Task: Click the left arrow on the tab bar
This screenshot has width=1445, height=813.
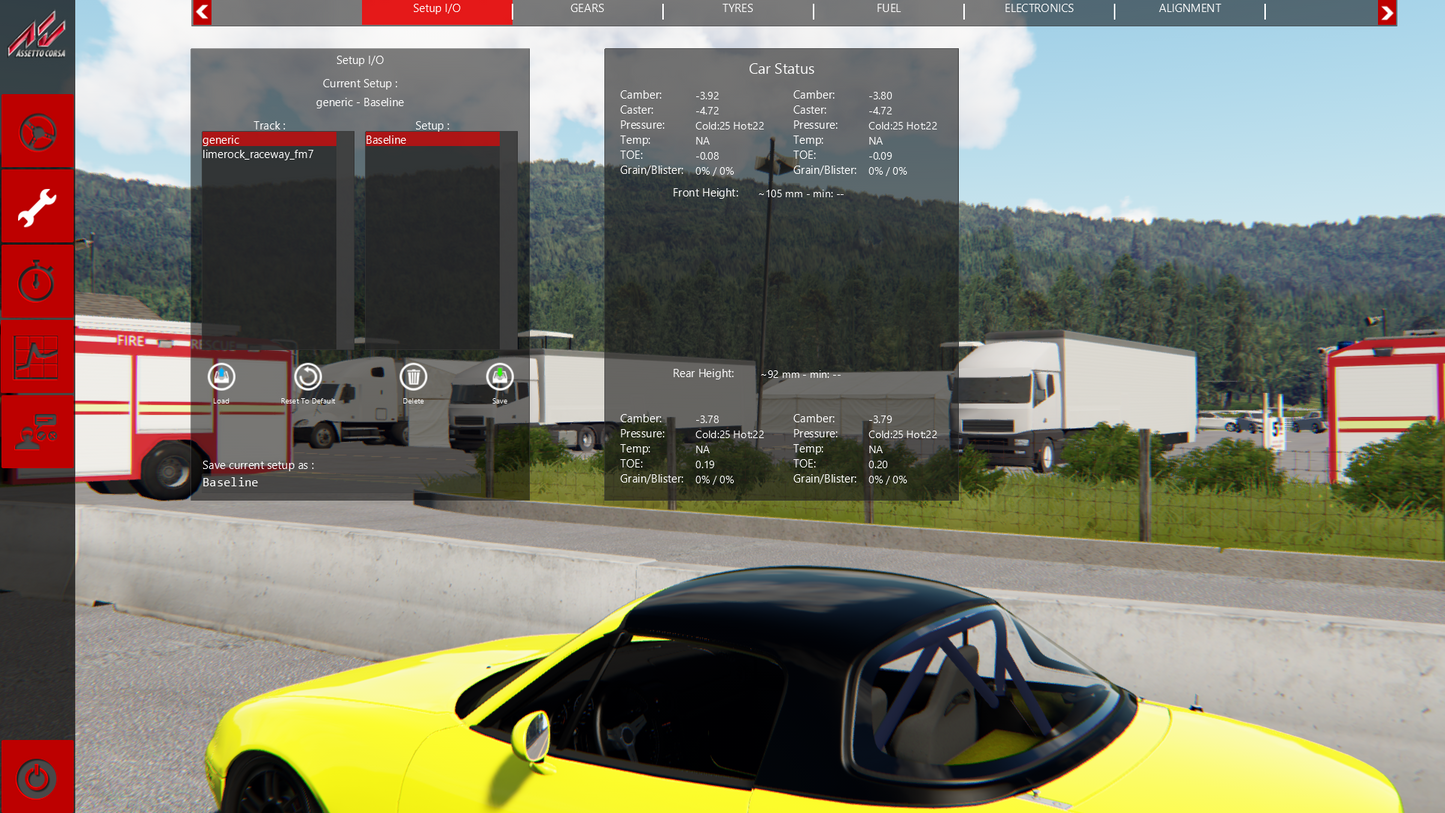Action: (x=201, y=12)
